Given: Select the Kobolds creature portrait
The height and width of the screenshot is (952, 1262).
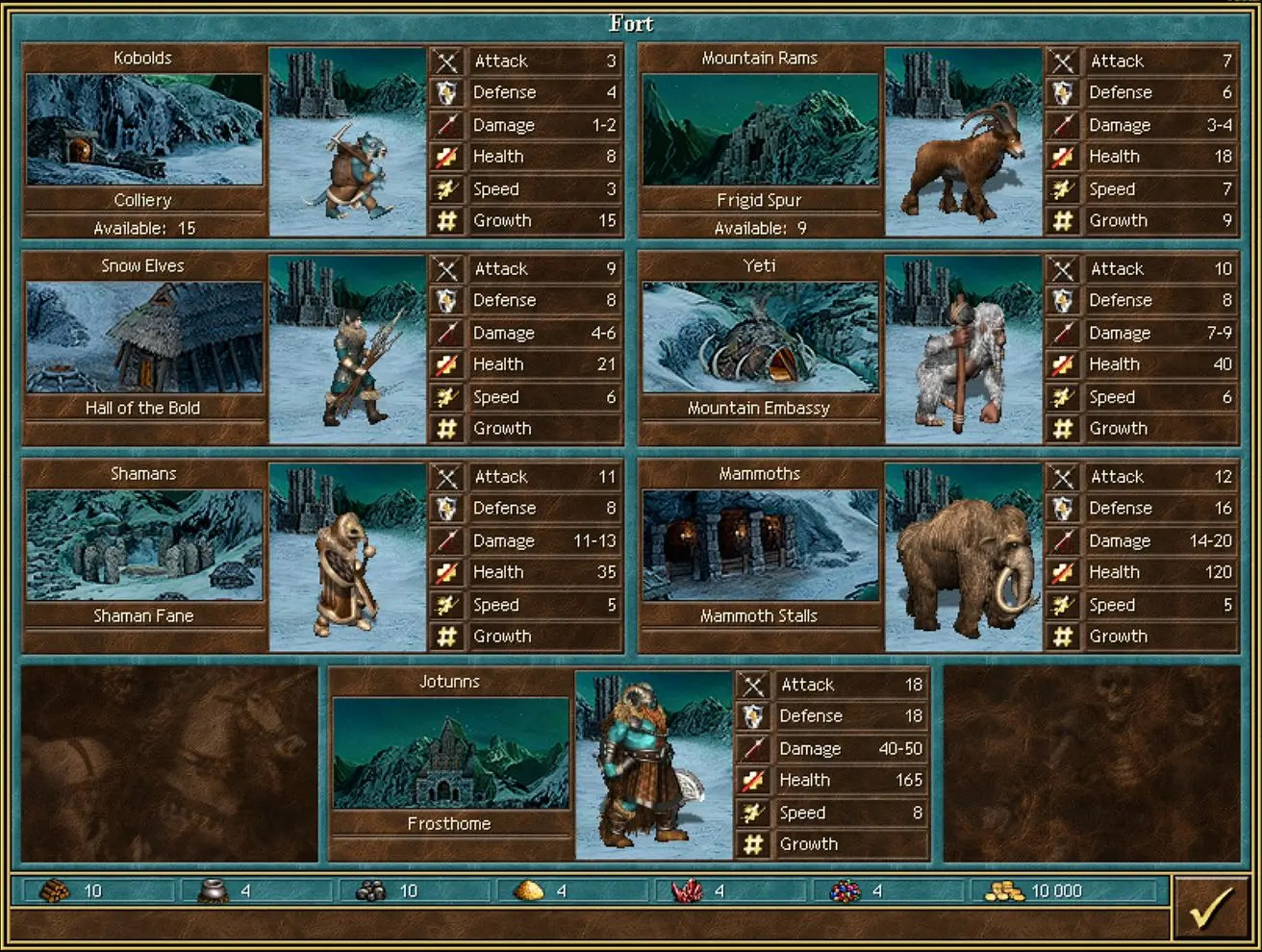Looking at the screenshot, I should (x=347, y=142).
